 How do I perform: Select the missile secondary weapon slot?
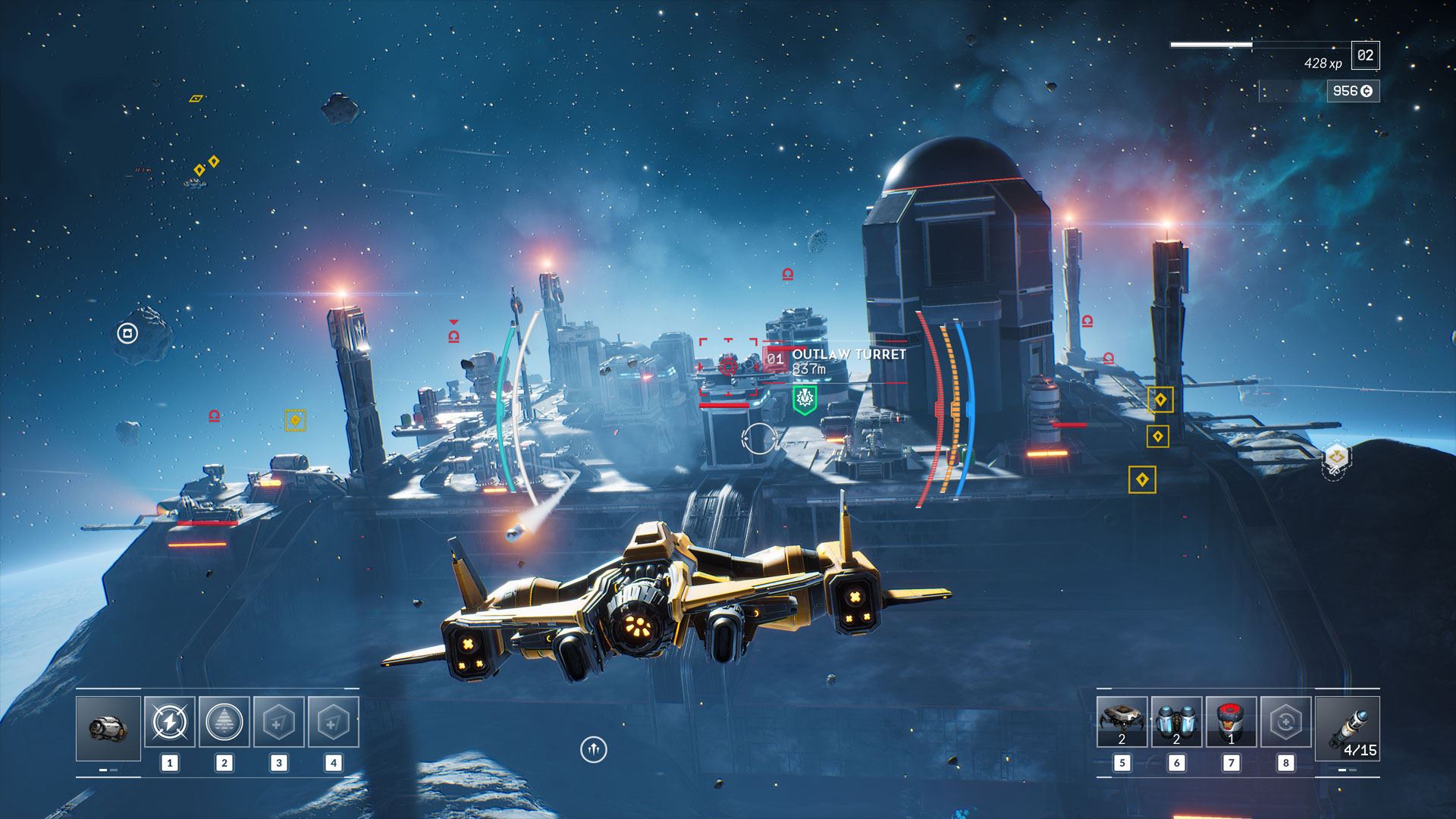coord(1347,728)
